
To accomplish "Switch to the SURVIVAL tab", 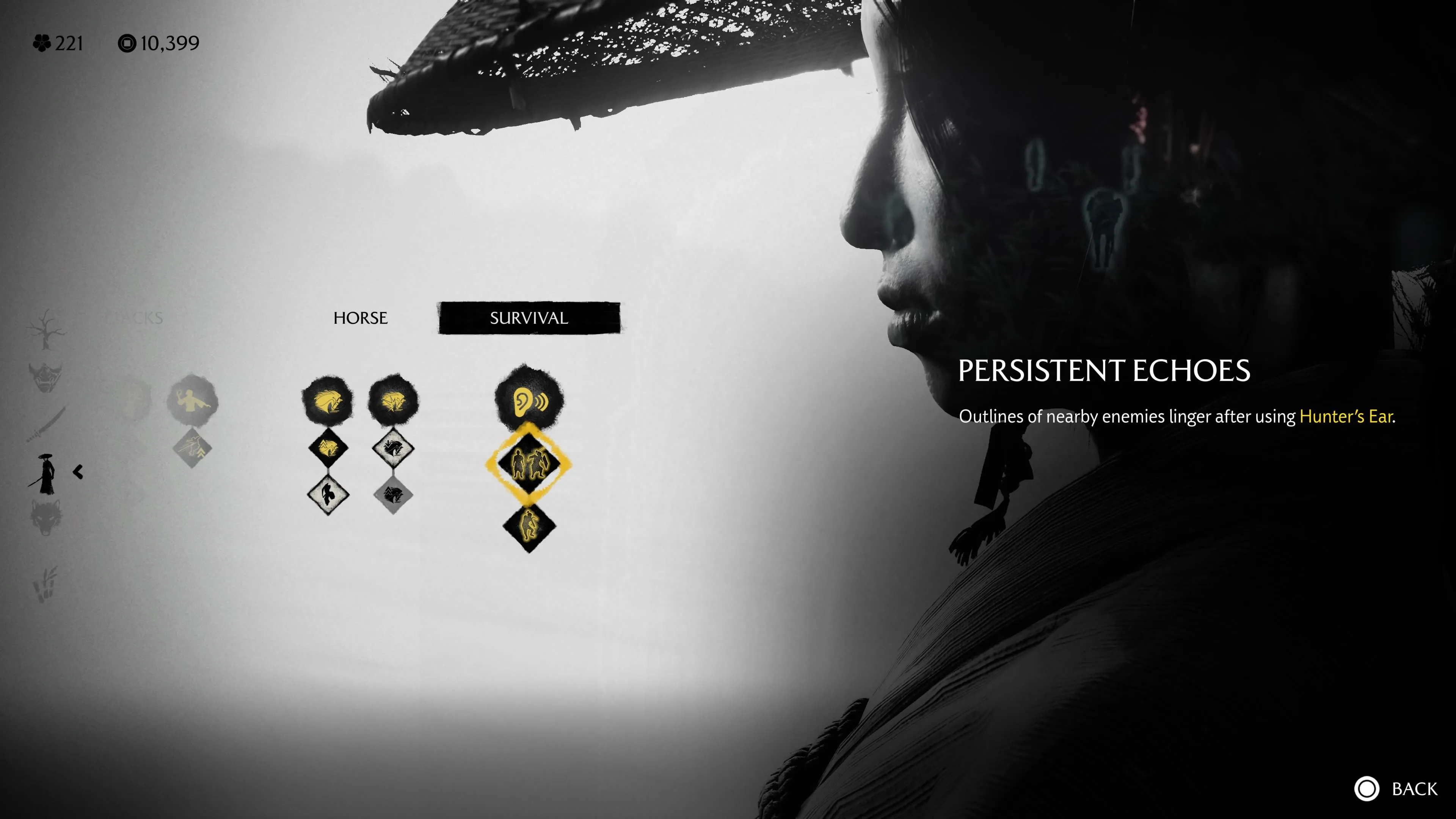I will (529, 318).
